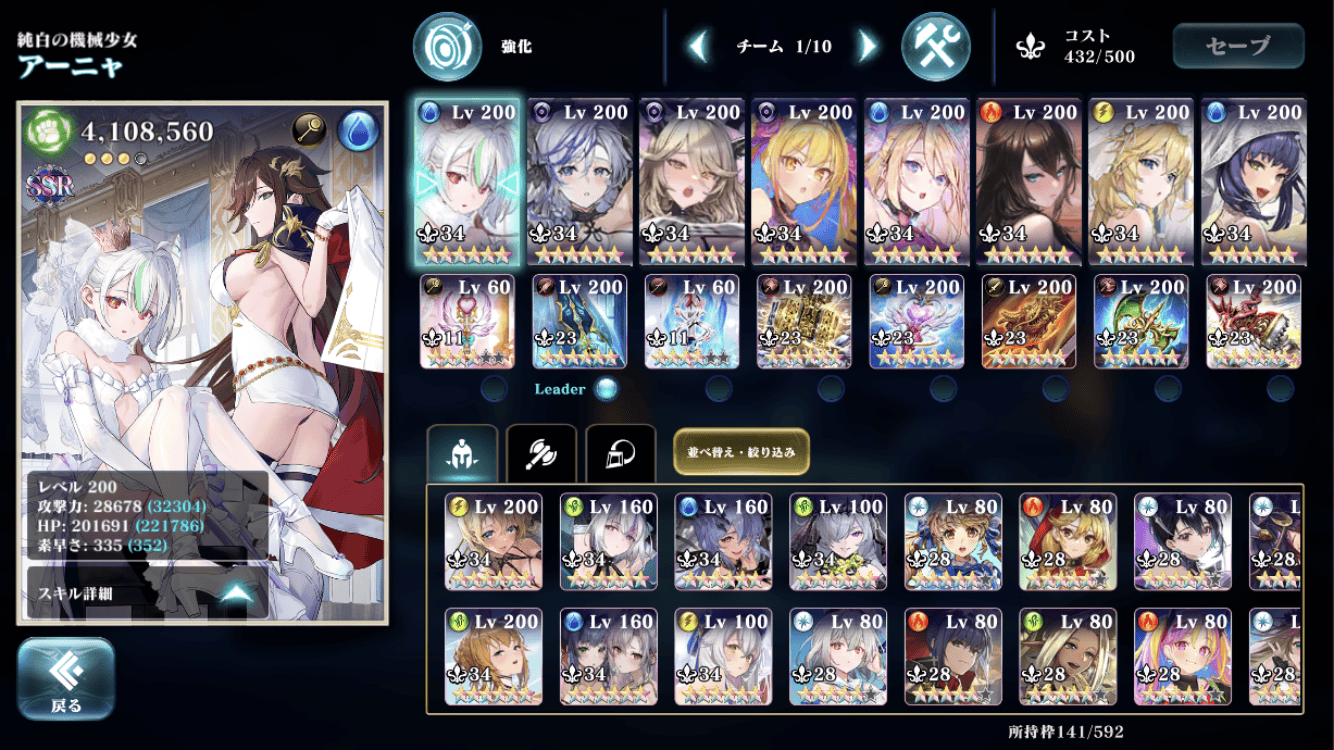The height and width of the screenshot is (750, 1334).
Task: Save the team with the セーブ button
Action: [x=1238, y=46]
